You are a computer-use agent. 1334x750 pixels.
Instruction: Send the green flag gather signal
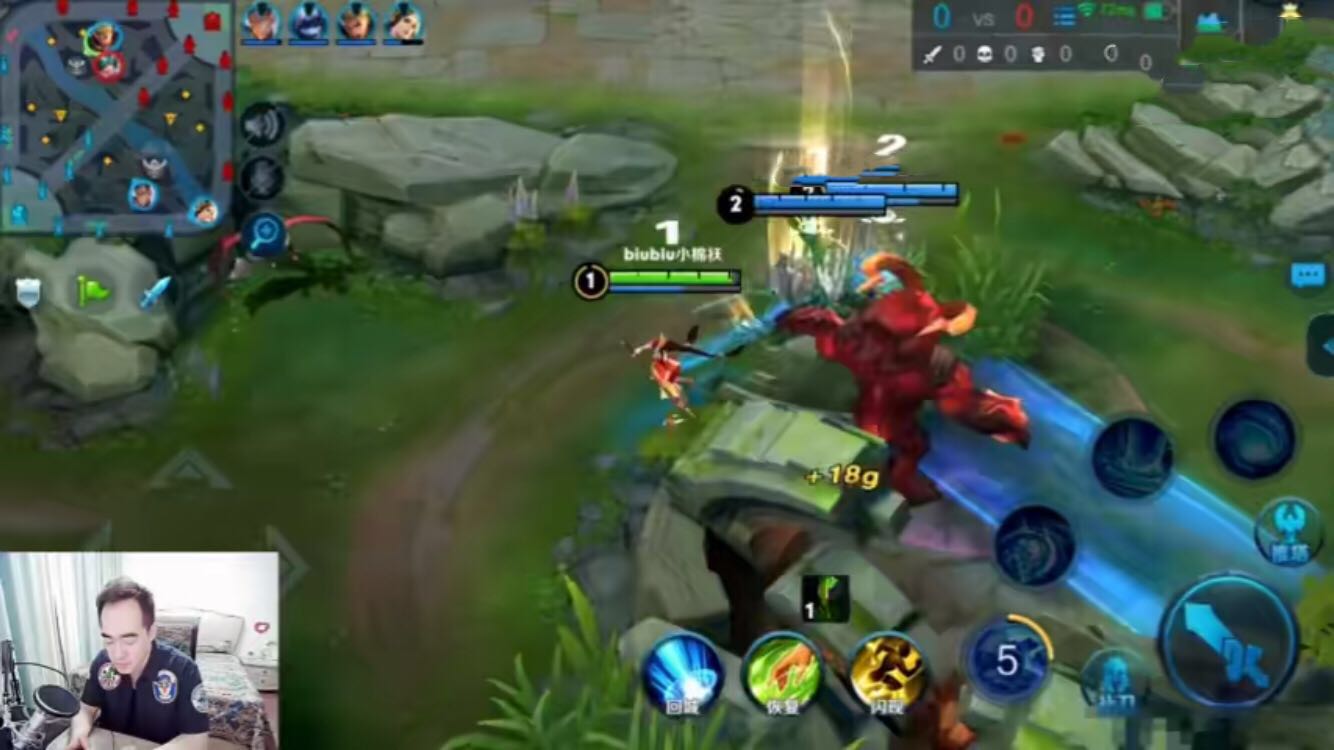tap(92, 291)
